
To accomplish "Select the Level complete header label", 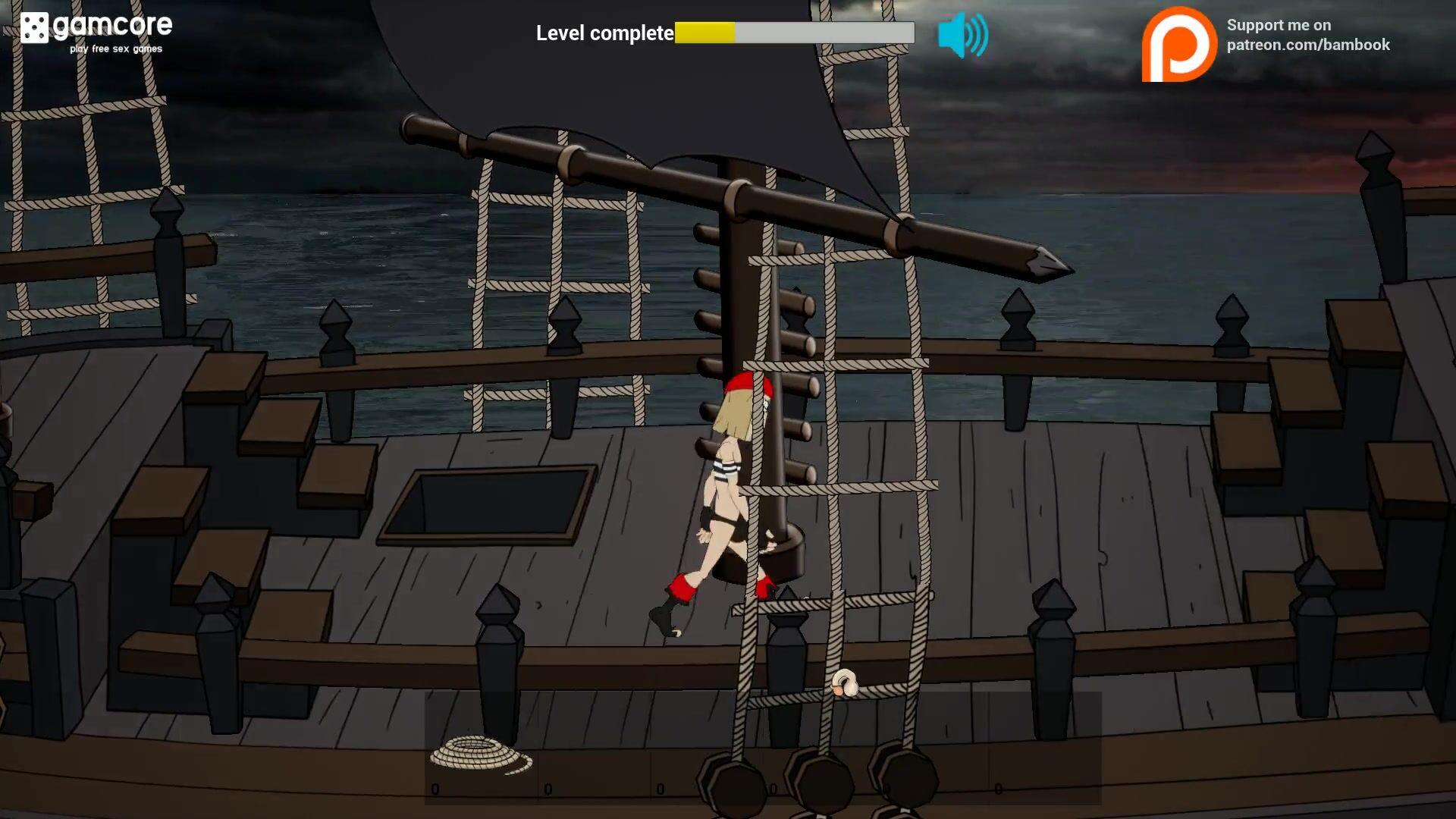I will coord(604,33).
